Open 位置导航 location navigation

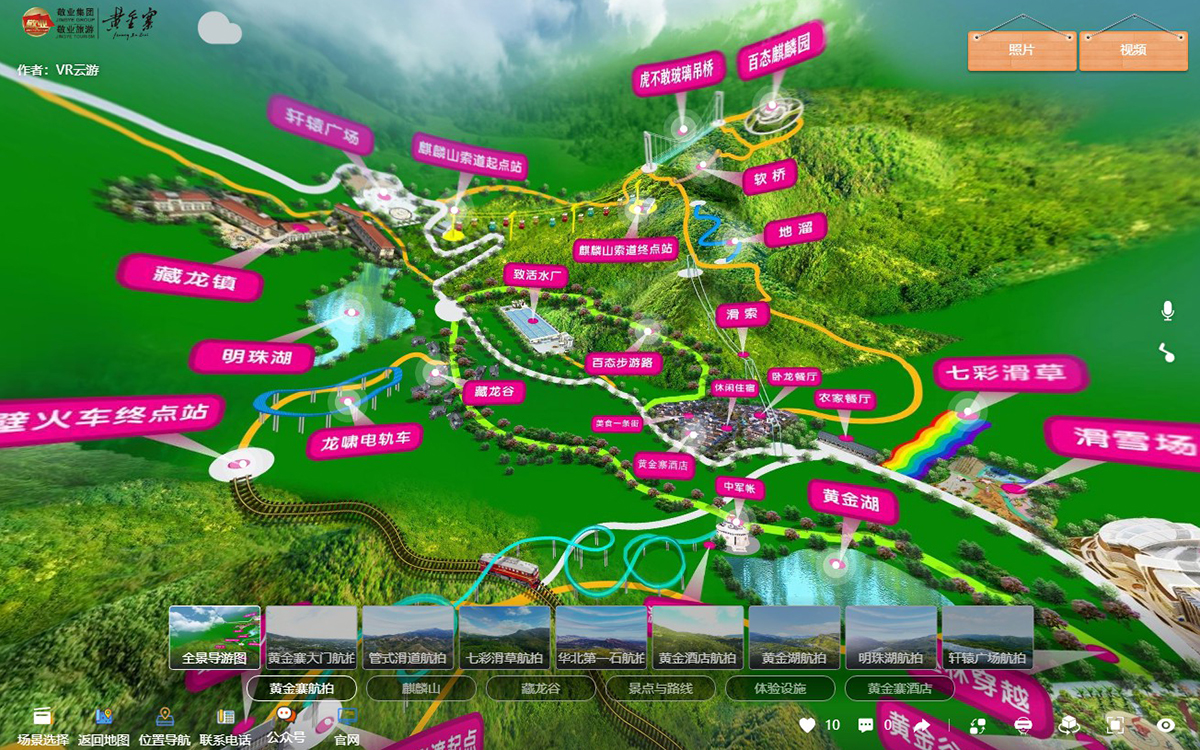[165, 725]
